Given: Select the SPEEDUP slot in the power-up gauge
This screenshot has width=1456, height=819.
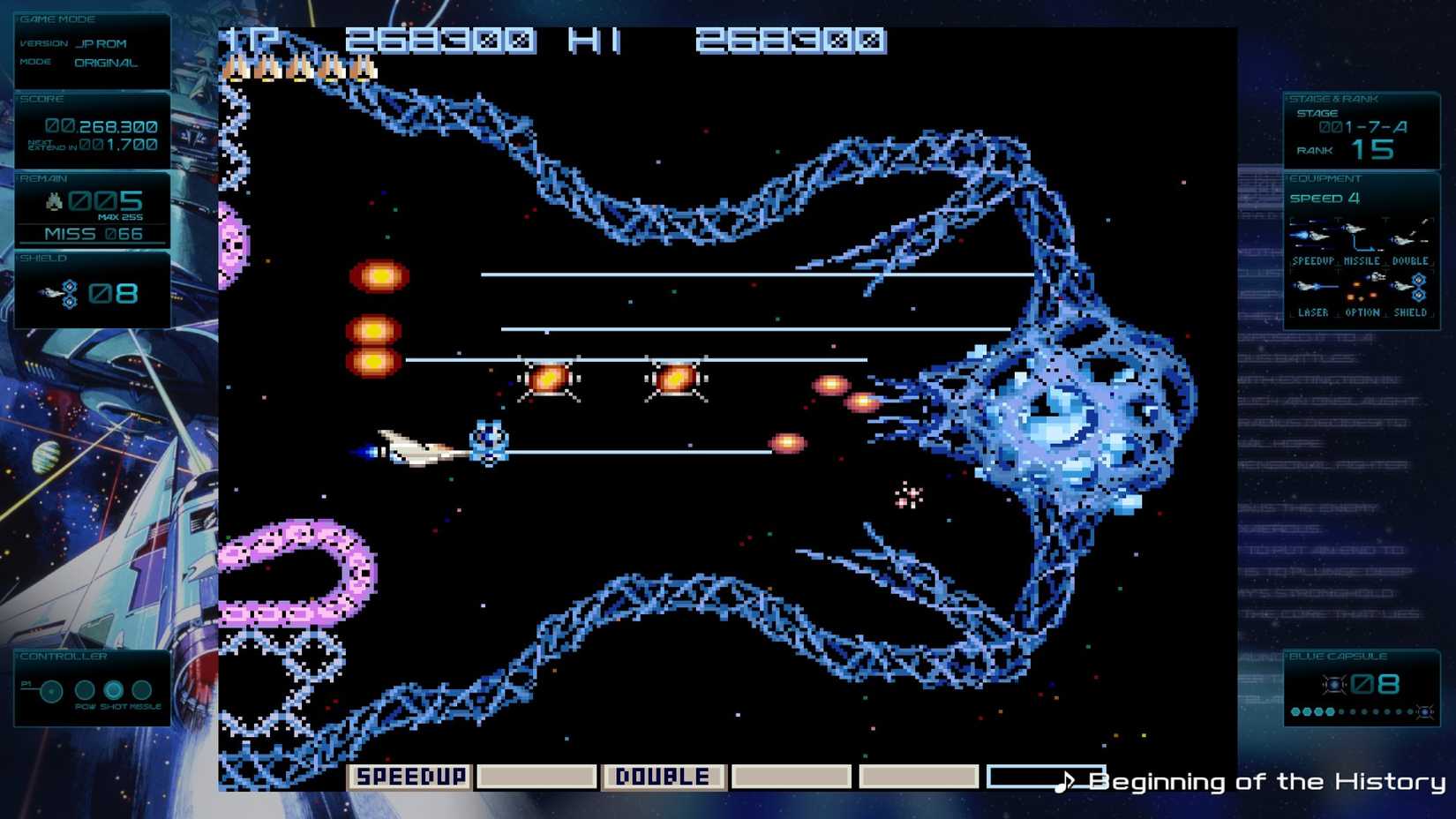Looking at the screenshot, I should [x=411, y=777].
